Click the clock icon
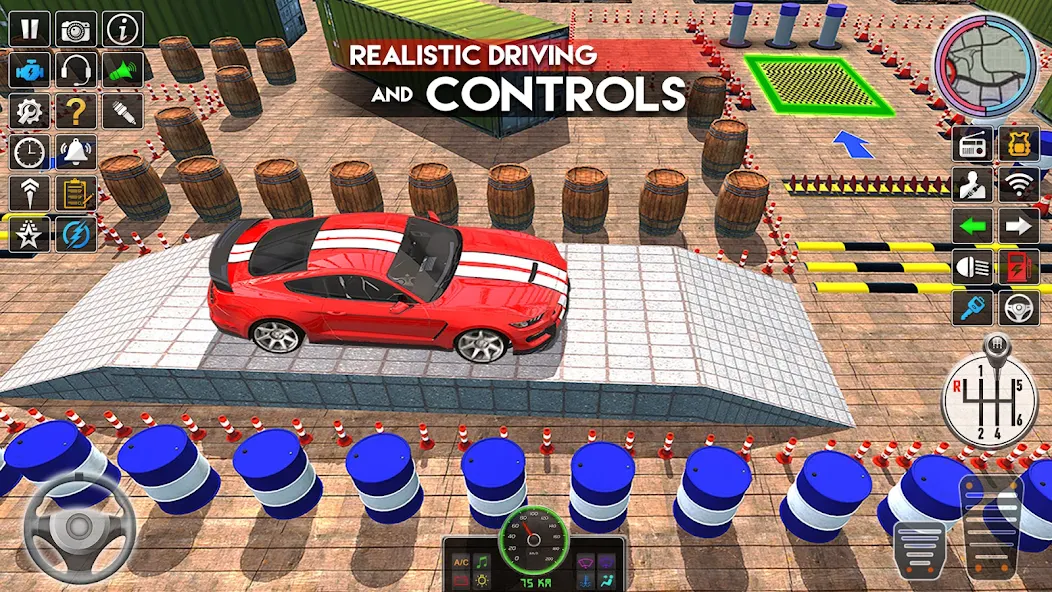The width and height of the screenshot is (1052, 592). (x=29, y=152)
